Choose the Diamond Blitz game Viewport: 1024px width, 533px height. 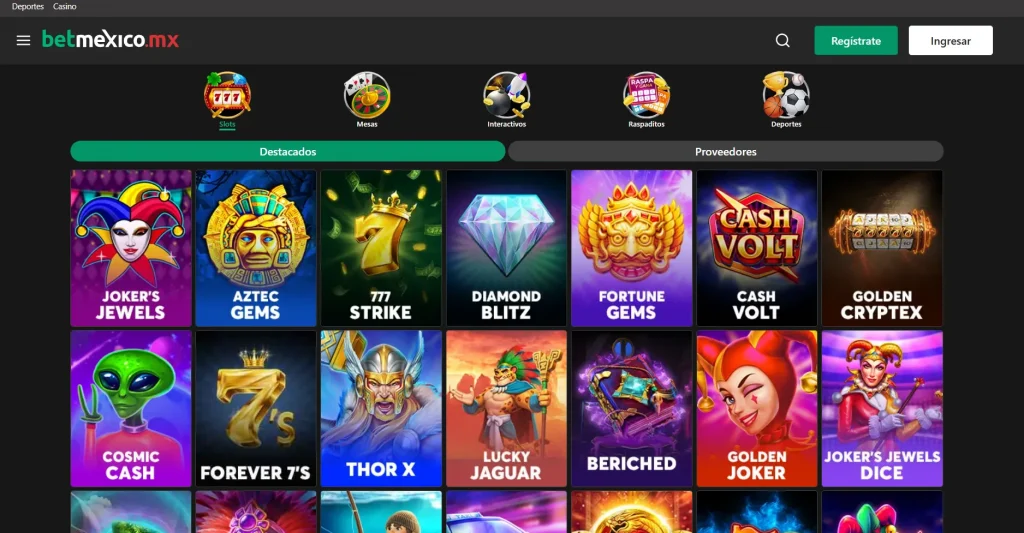point(506,248)
